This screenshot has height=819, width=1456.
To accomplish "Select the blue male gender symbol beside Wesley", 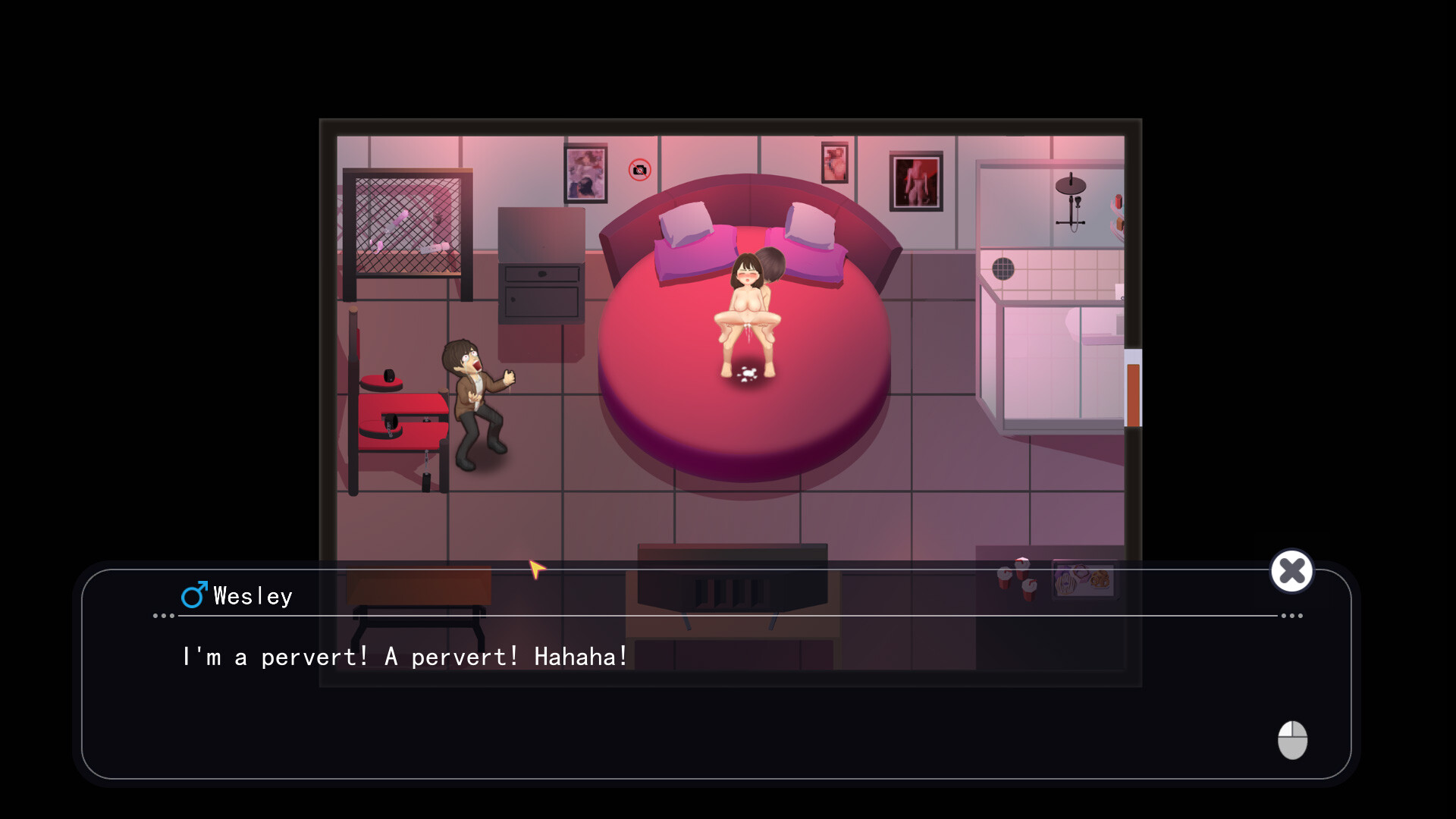I will (x=193, y=595).
